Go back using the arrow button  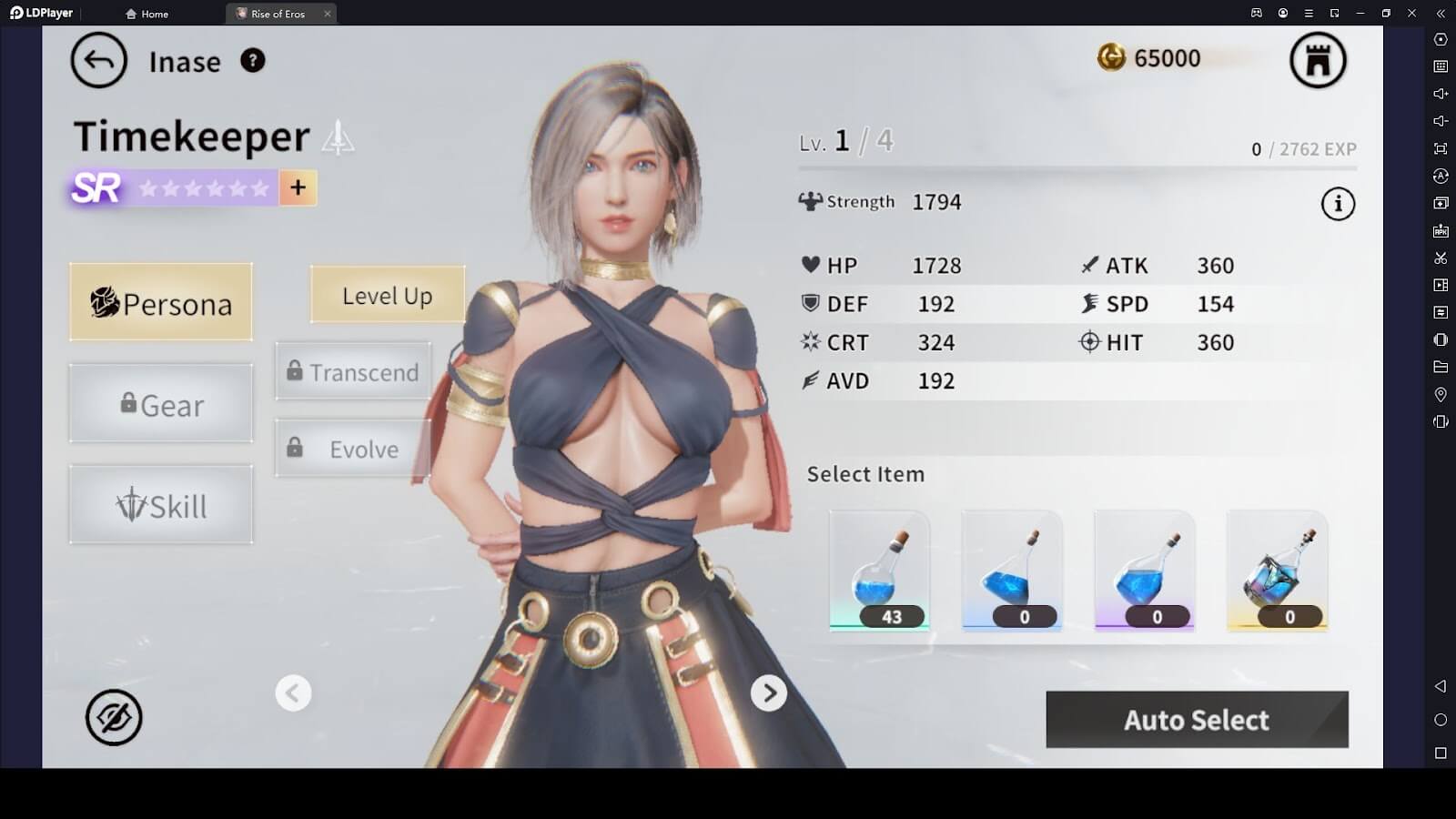[98, 61]
